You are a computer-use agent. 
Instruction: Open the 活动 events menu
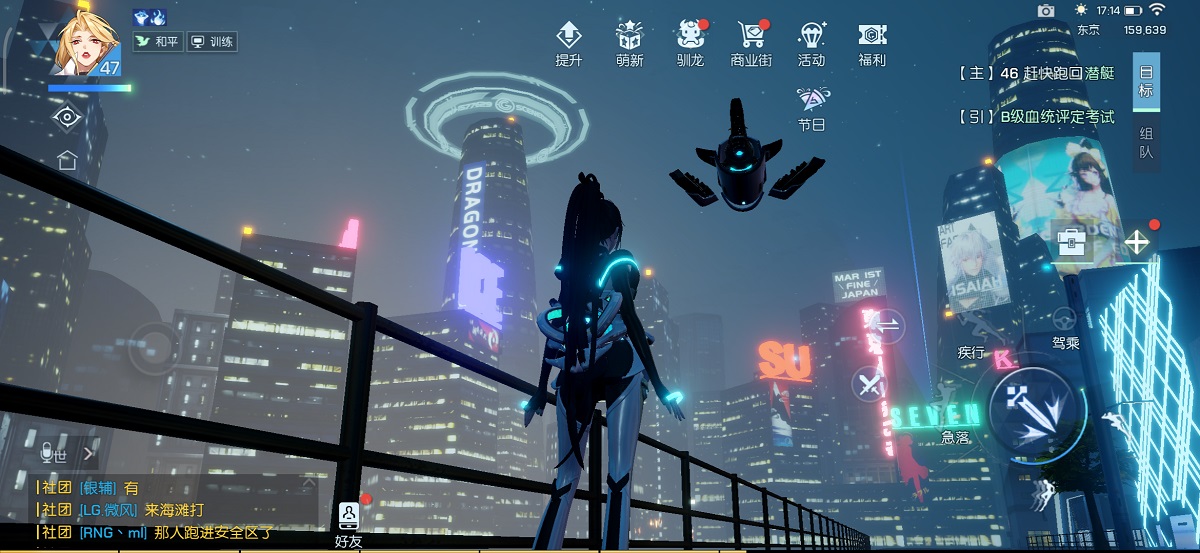coord(812,43)
